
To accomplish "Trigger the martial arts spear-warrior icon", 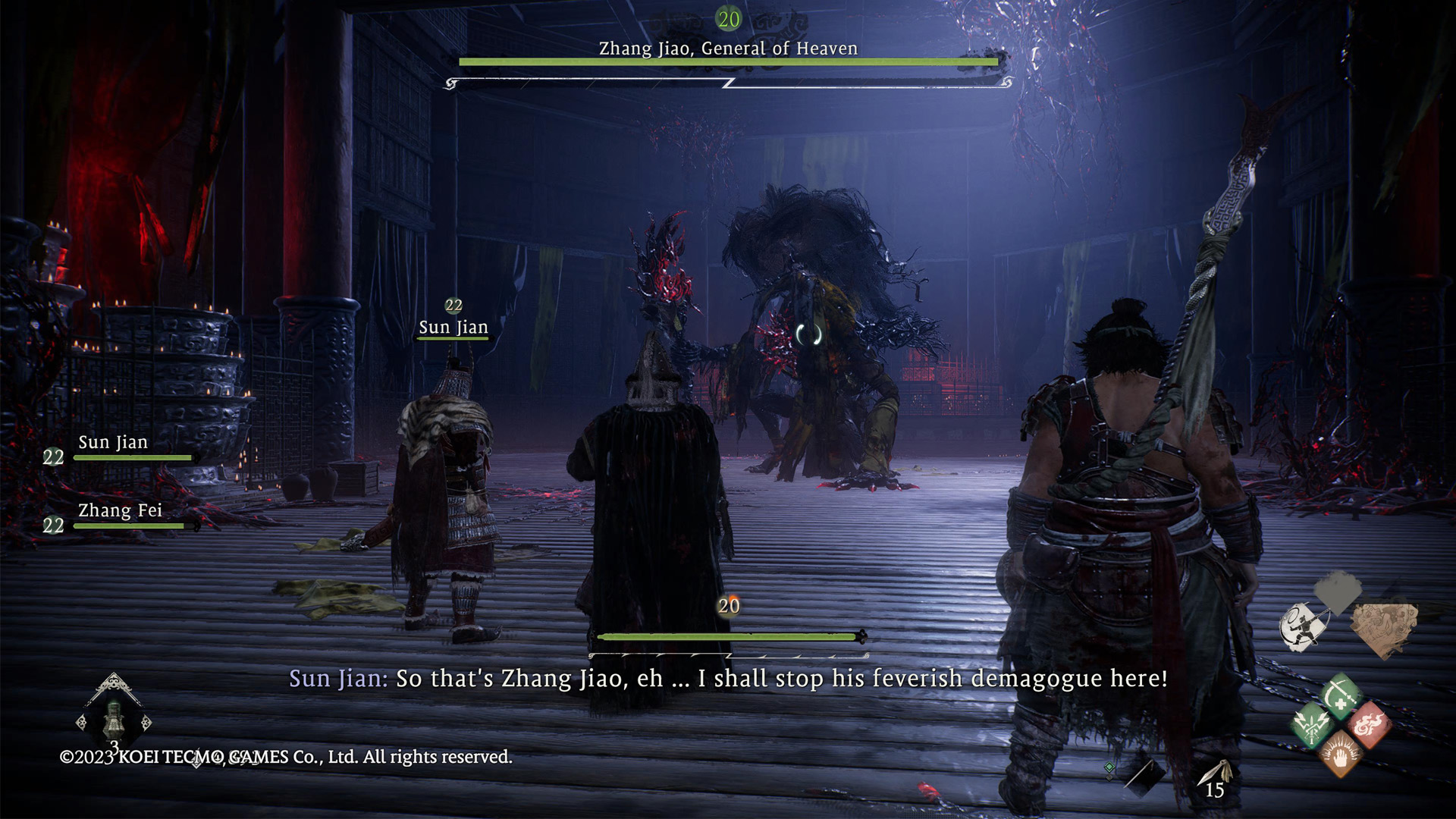I will click(1303, 627).
